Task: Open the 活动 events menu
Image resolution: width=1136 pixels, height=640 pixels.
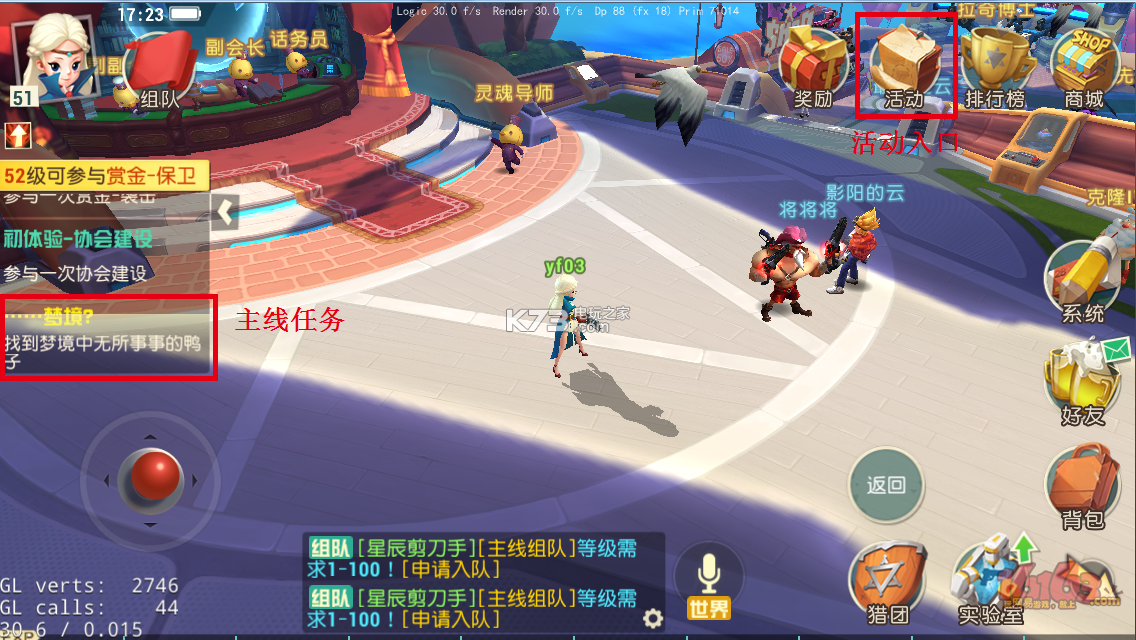Action: point(905,66)
